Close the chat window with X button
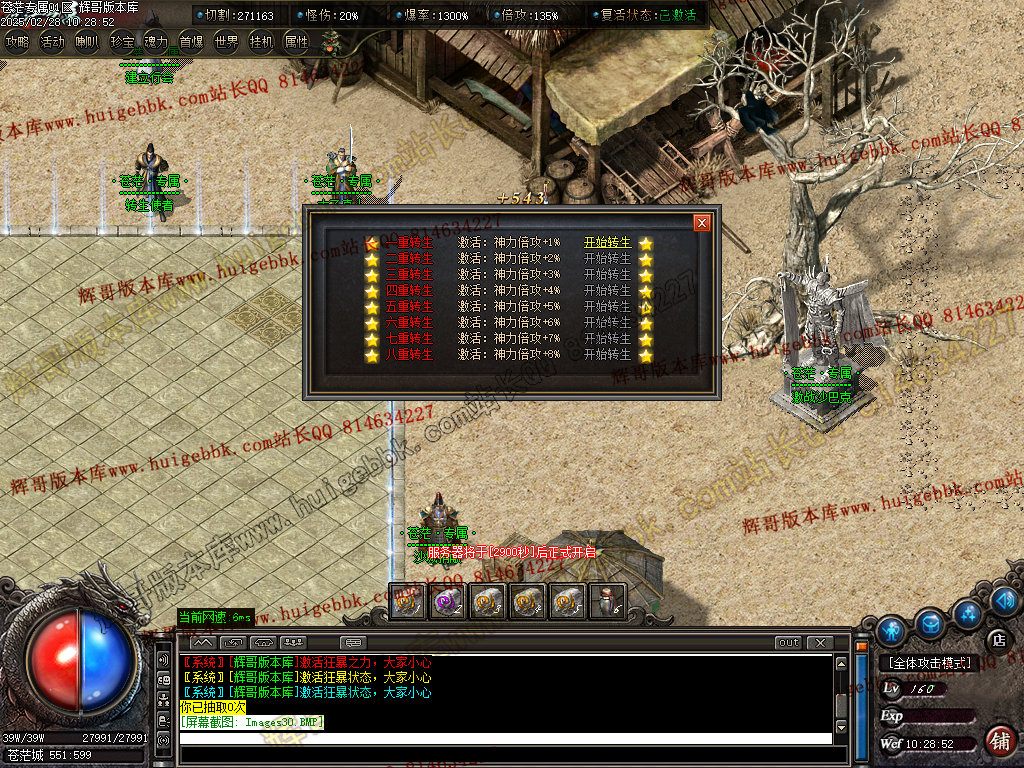The image size is (1024, 768). tap(820, 642)
